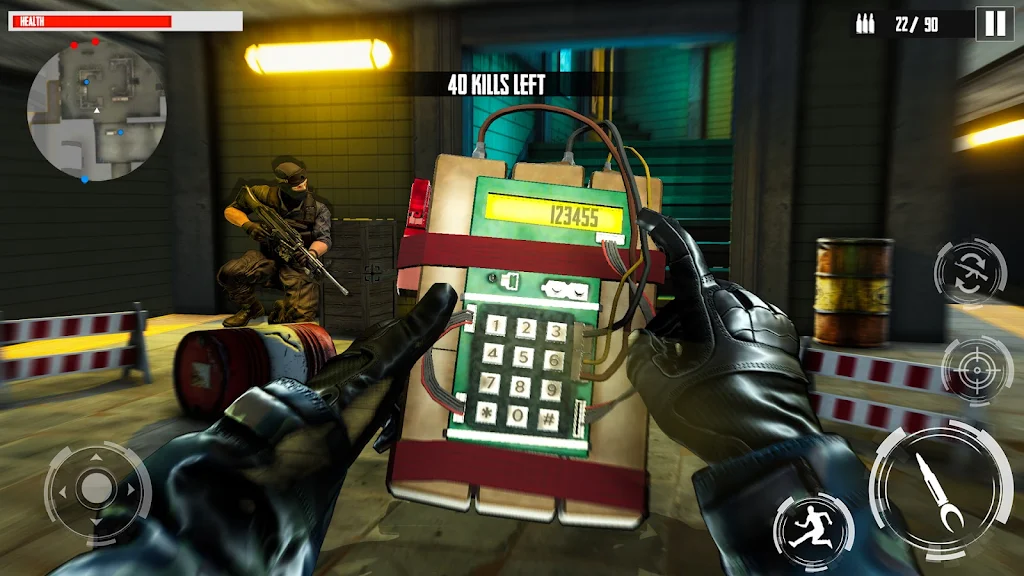This screenshot has width=1024, height=576.
Task: Fire the weapon using the bullet button
Action: pyautogui.click(x=935, y=489)
